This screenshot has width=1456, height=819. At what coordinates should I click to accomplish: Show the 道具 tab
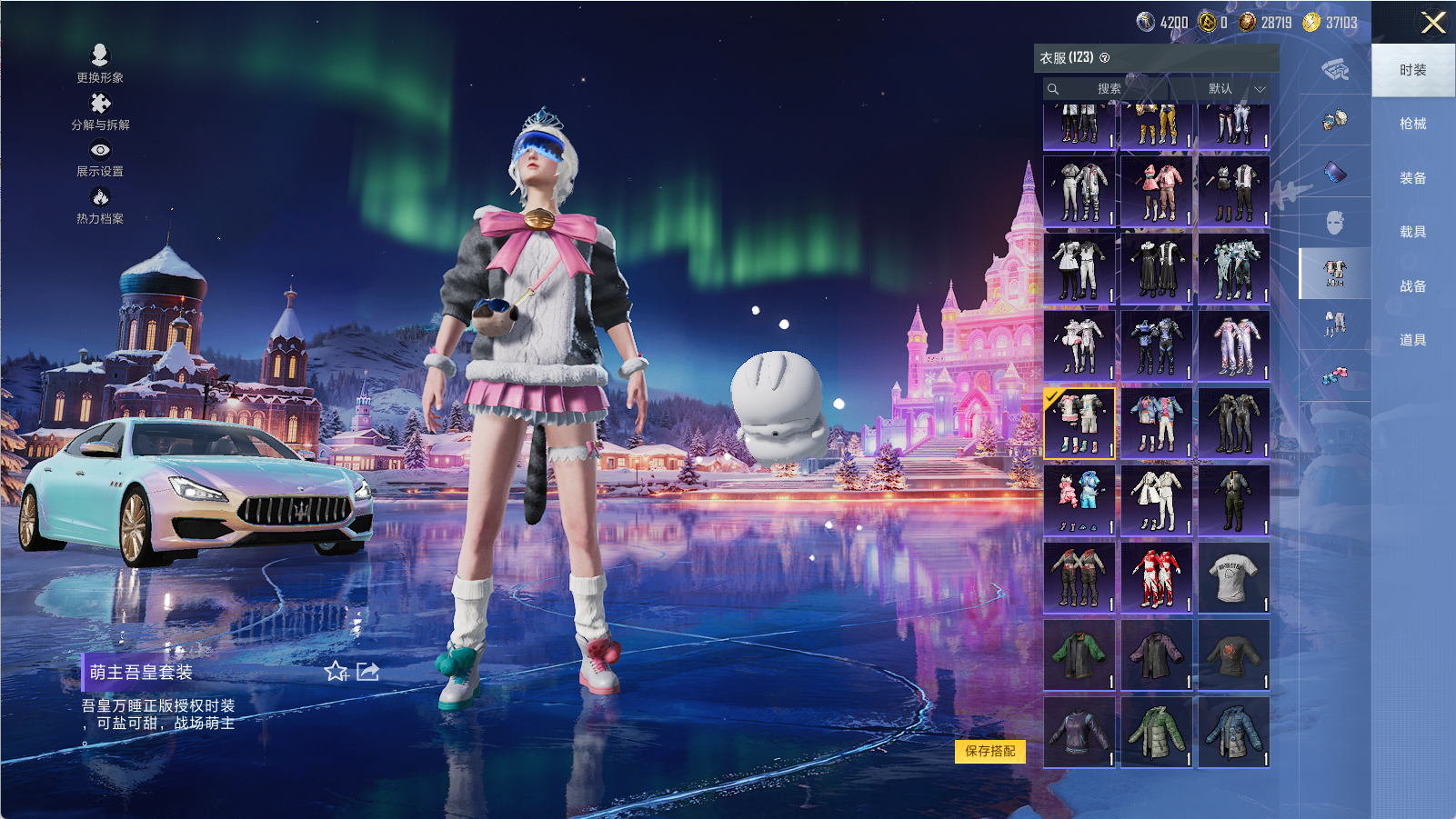click(x=1412, y=340)
